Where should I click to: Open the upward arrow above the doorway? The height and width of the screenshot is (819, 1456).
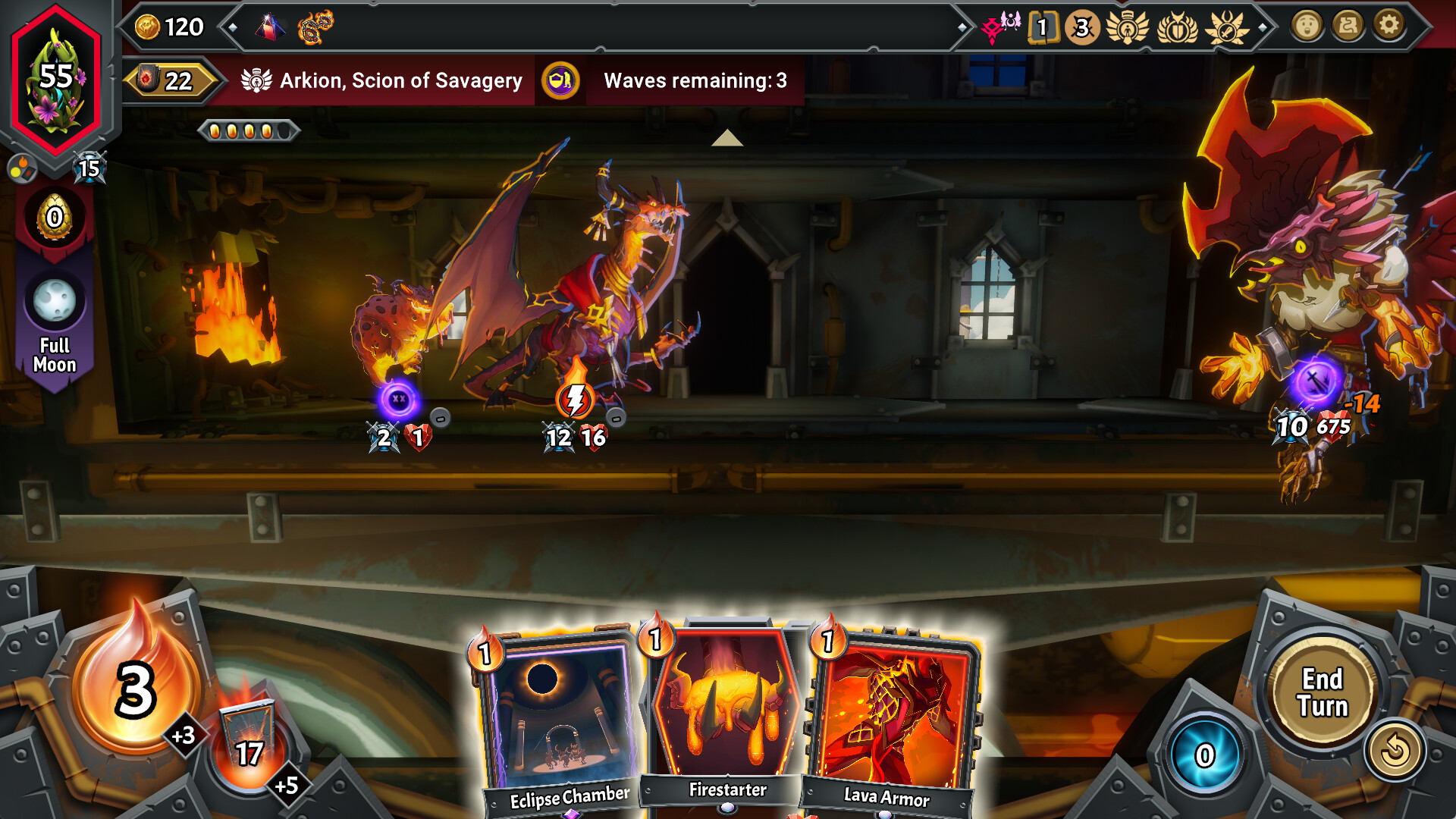click(x=728, y=138)
